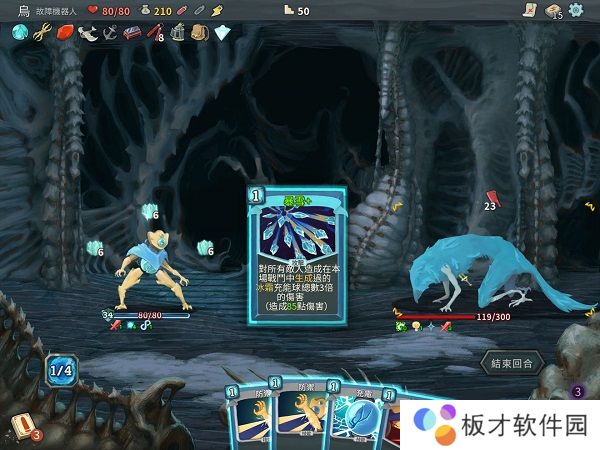Play the highlighted 暴雪+ blizzard card
Screen dimensions: 600x450
point(297,267)
